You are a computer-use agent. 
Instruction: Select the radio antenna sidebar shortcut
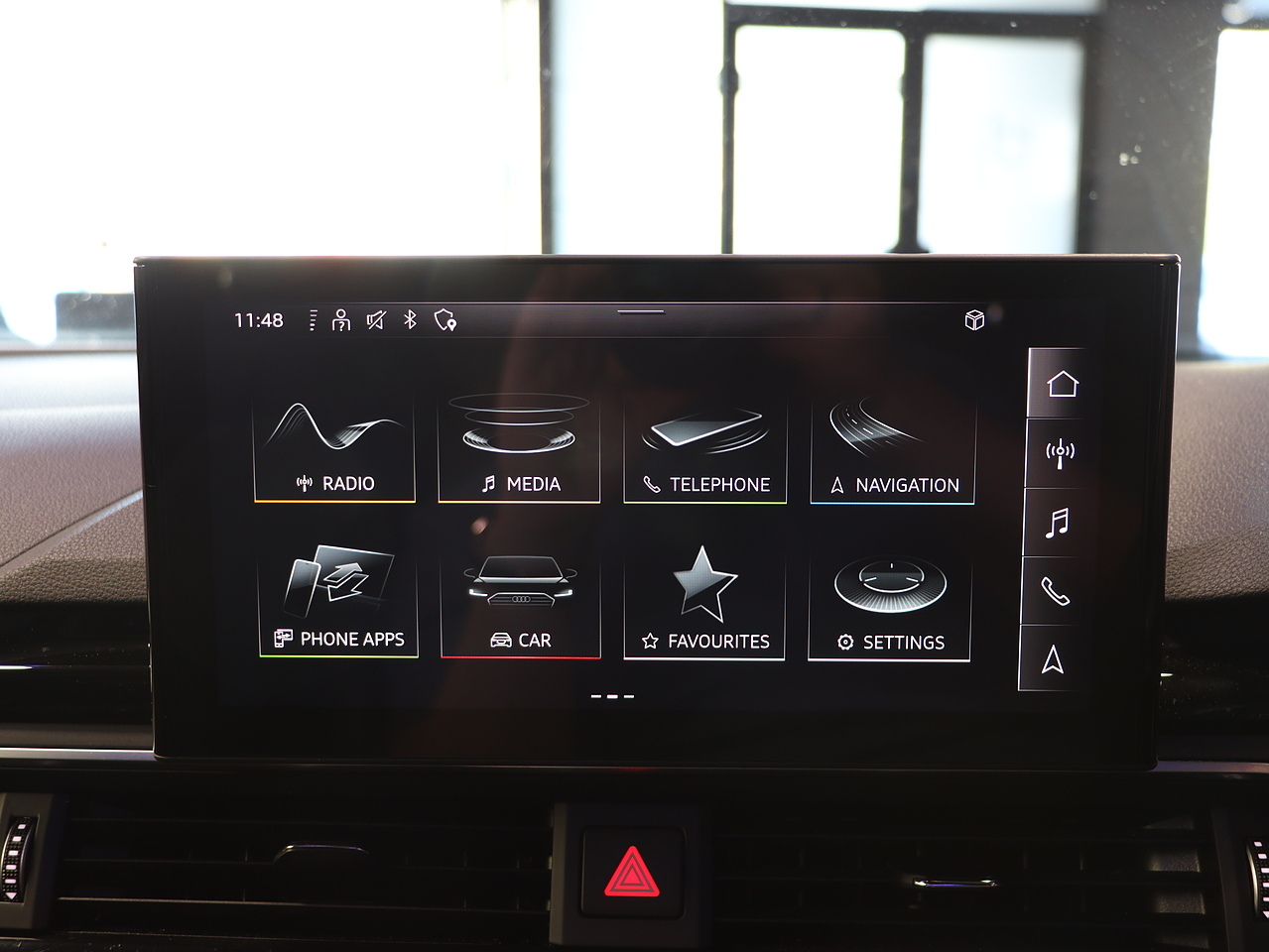tap(1060, 453)
